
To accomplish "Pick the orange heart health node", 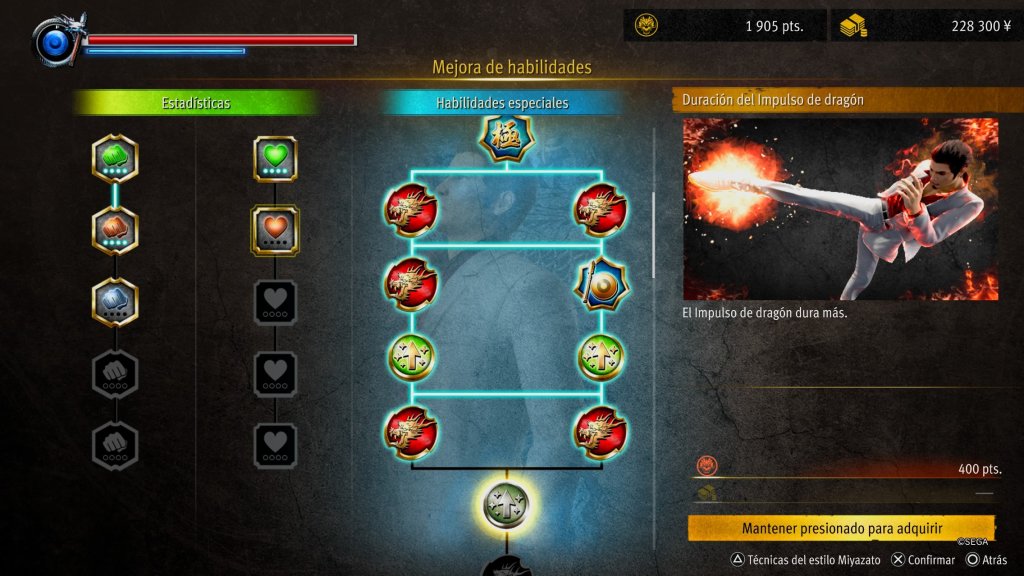I will [x=275, y=229].
